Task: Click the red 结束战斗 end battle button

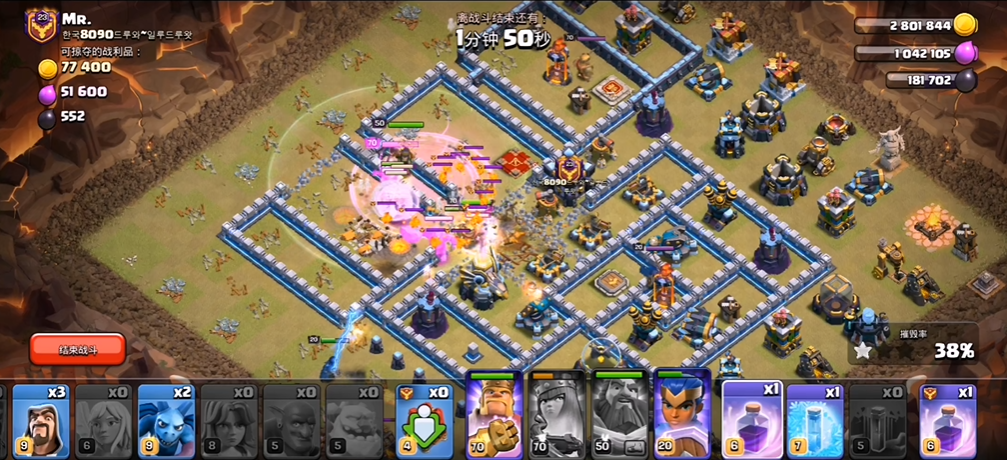Action: [x=78, y=348]
